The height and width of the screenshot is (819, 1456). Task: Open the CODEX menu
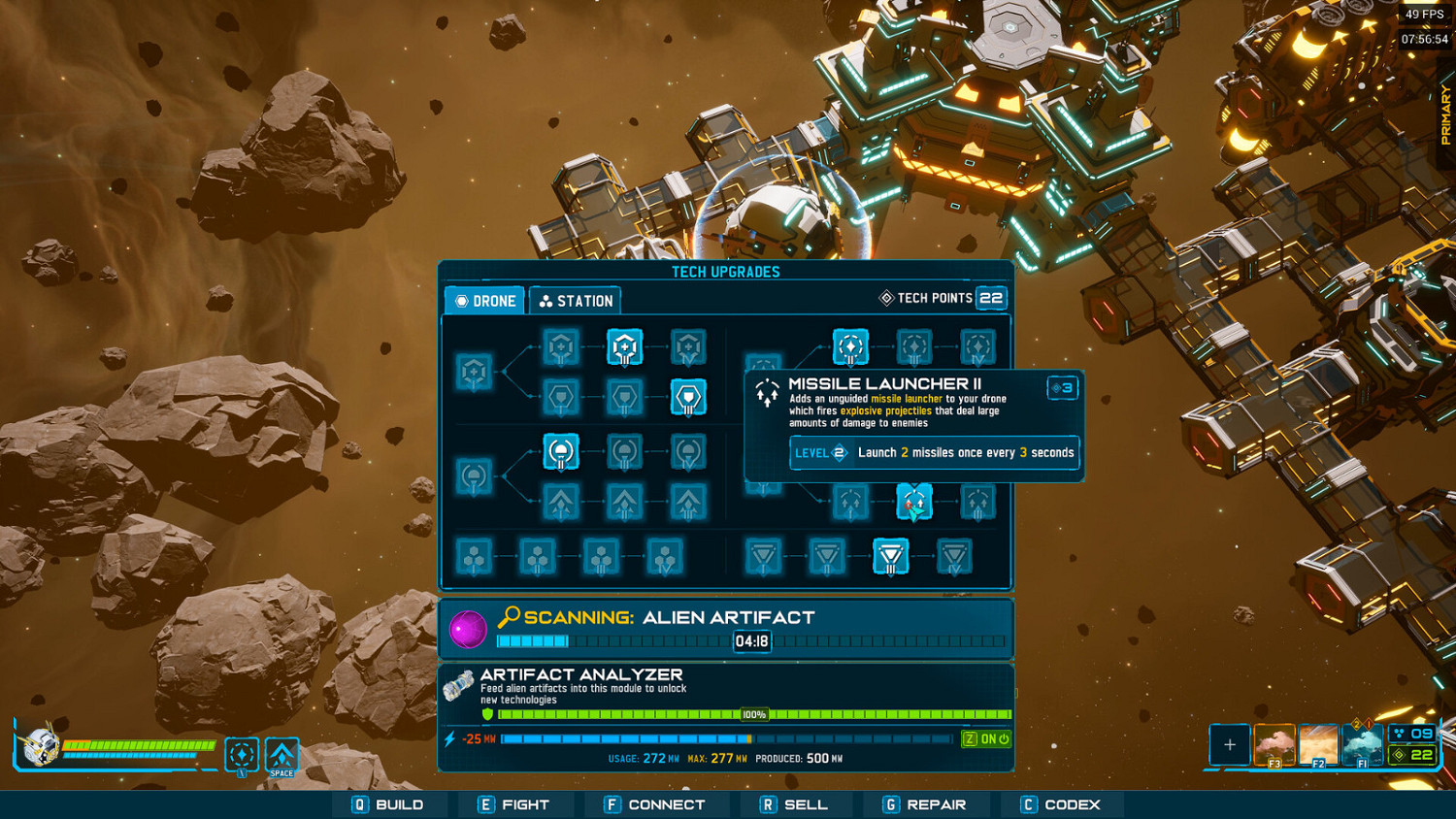coord(1059,803)
